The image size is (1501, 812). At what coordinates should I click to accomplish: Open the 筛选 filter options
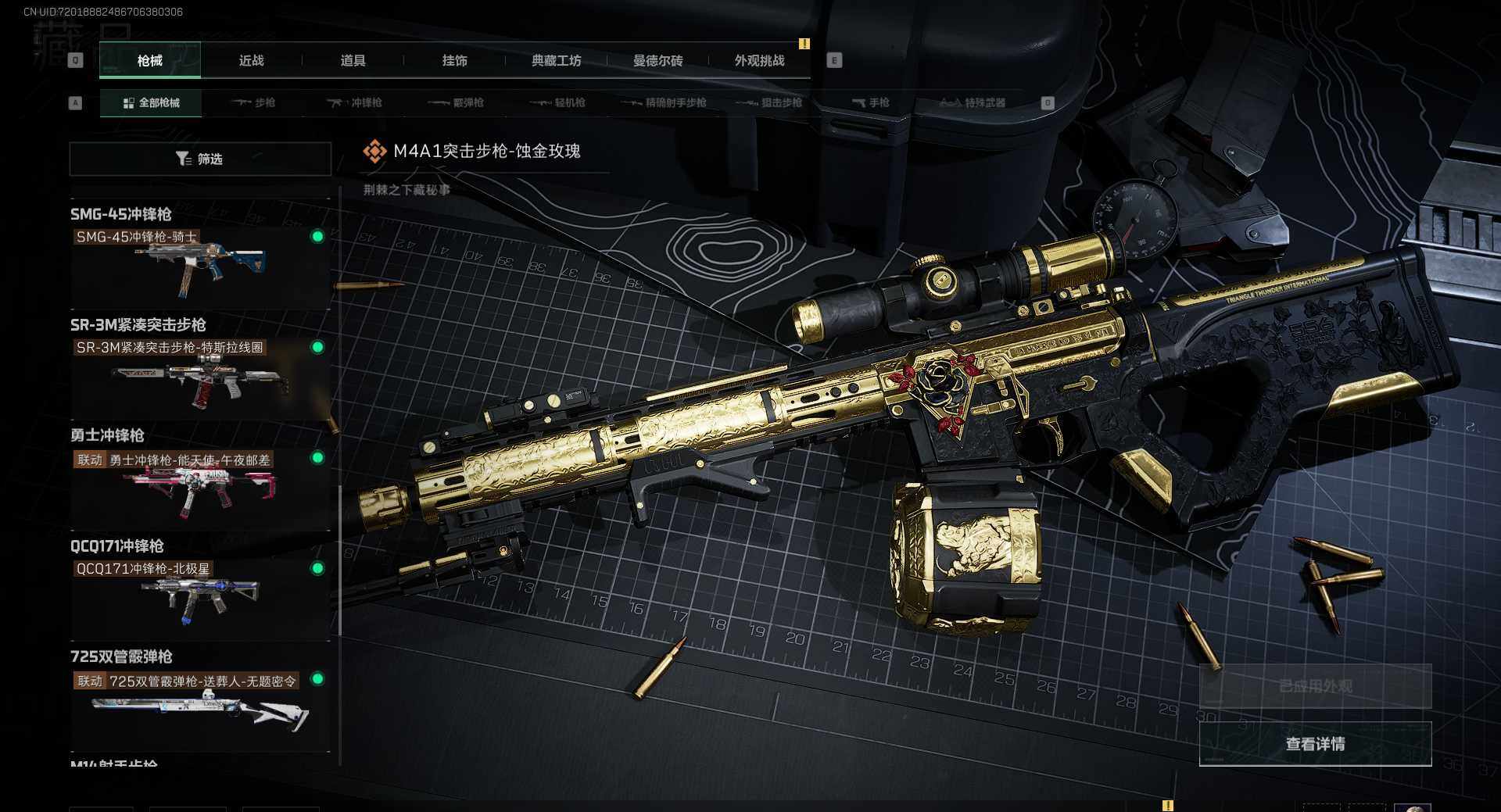200,159
